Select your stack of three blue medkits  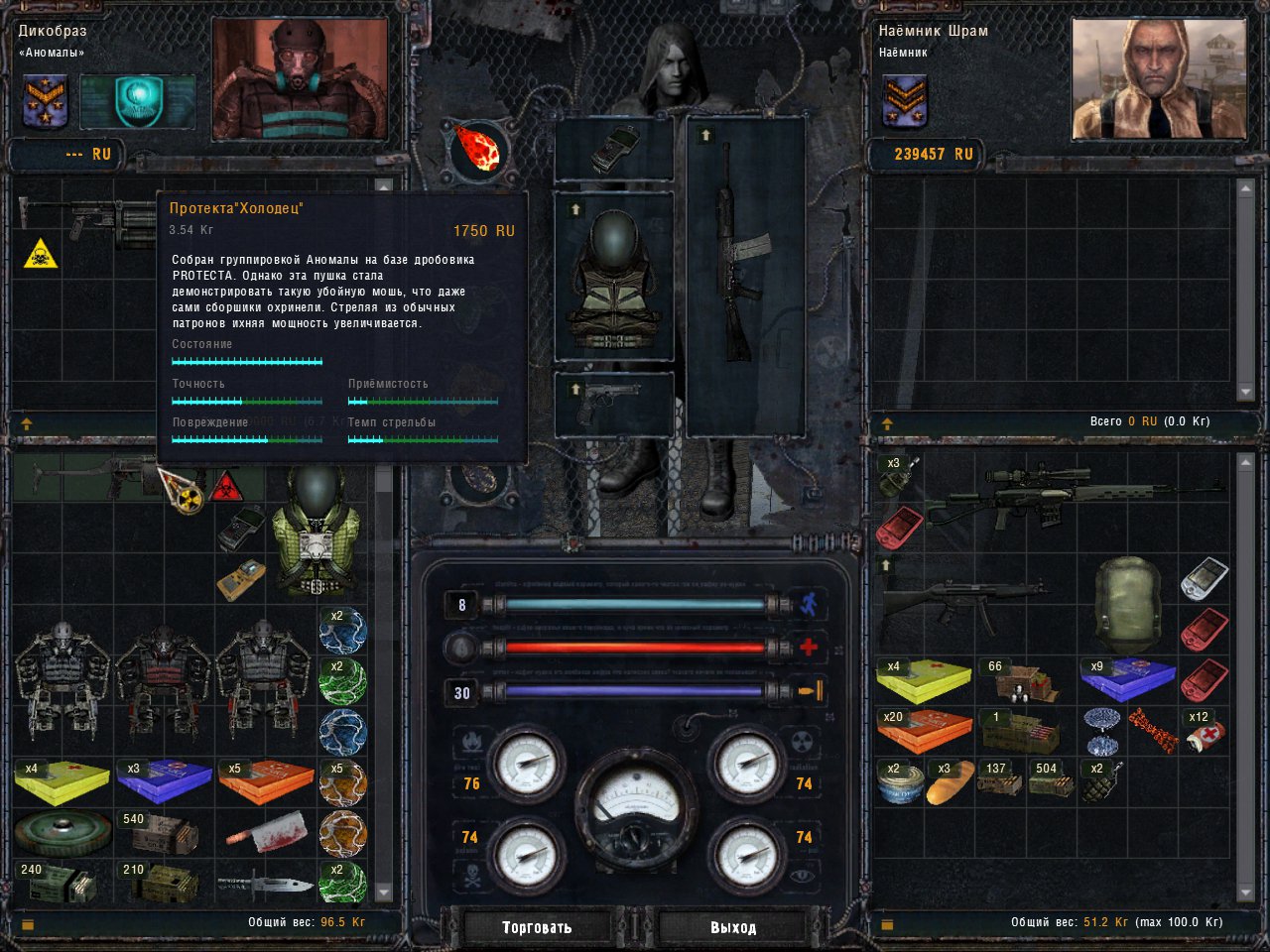[x=164, y=781]
